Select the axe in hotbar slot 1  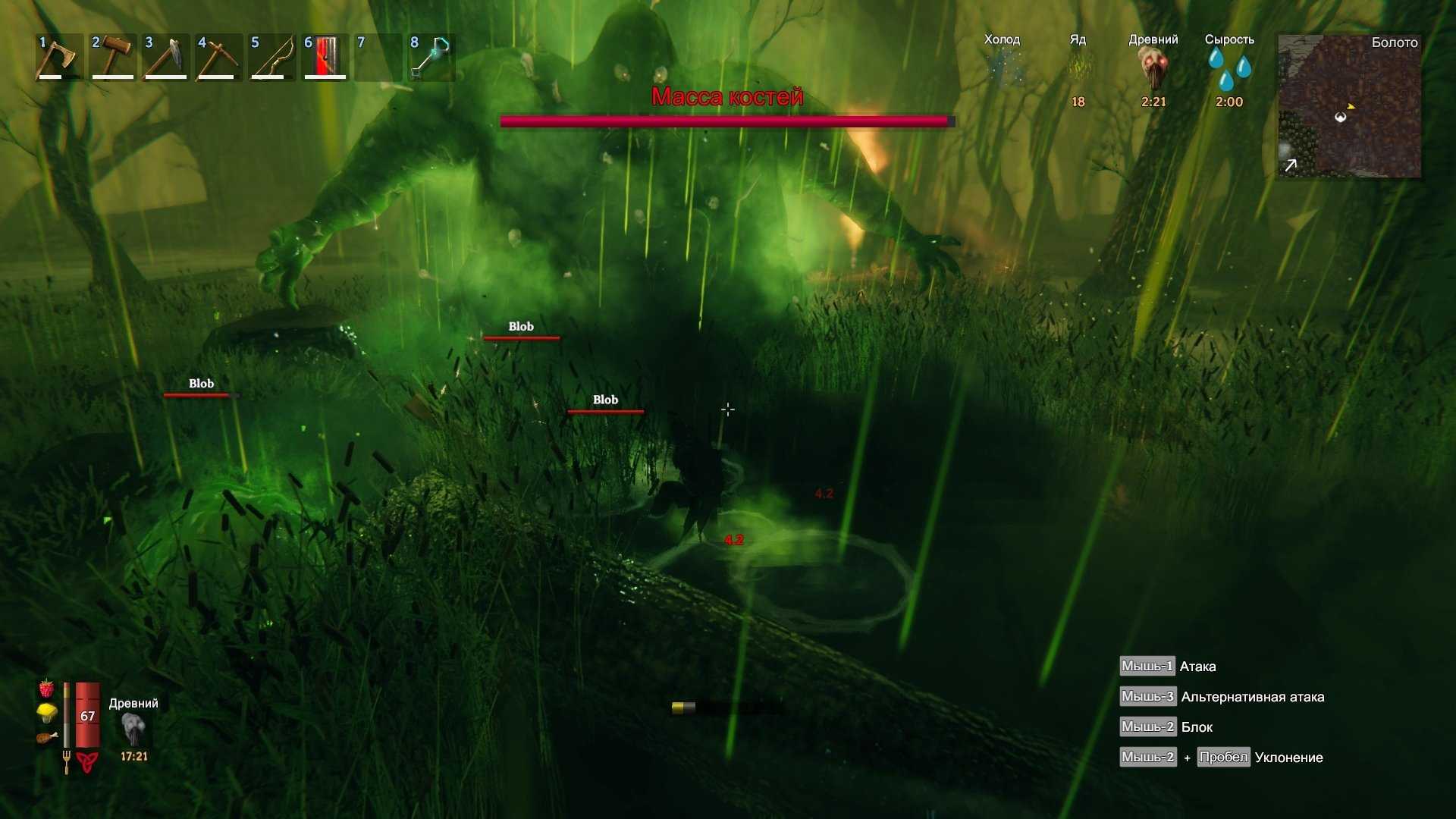59,57
